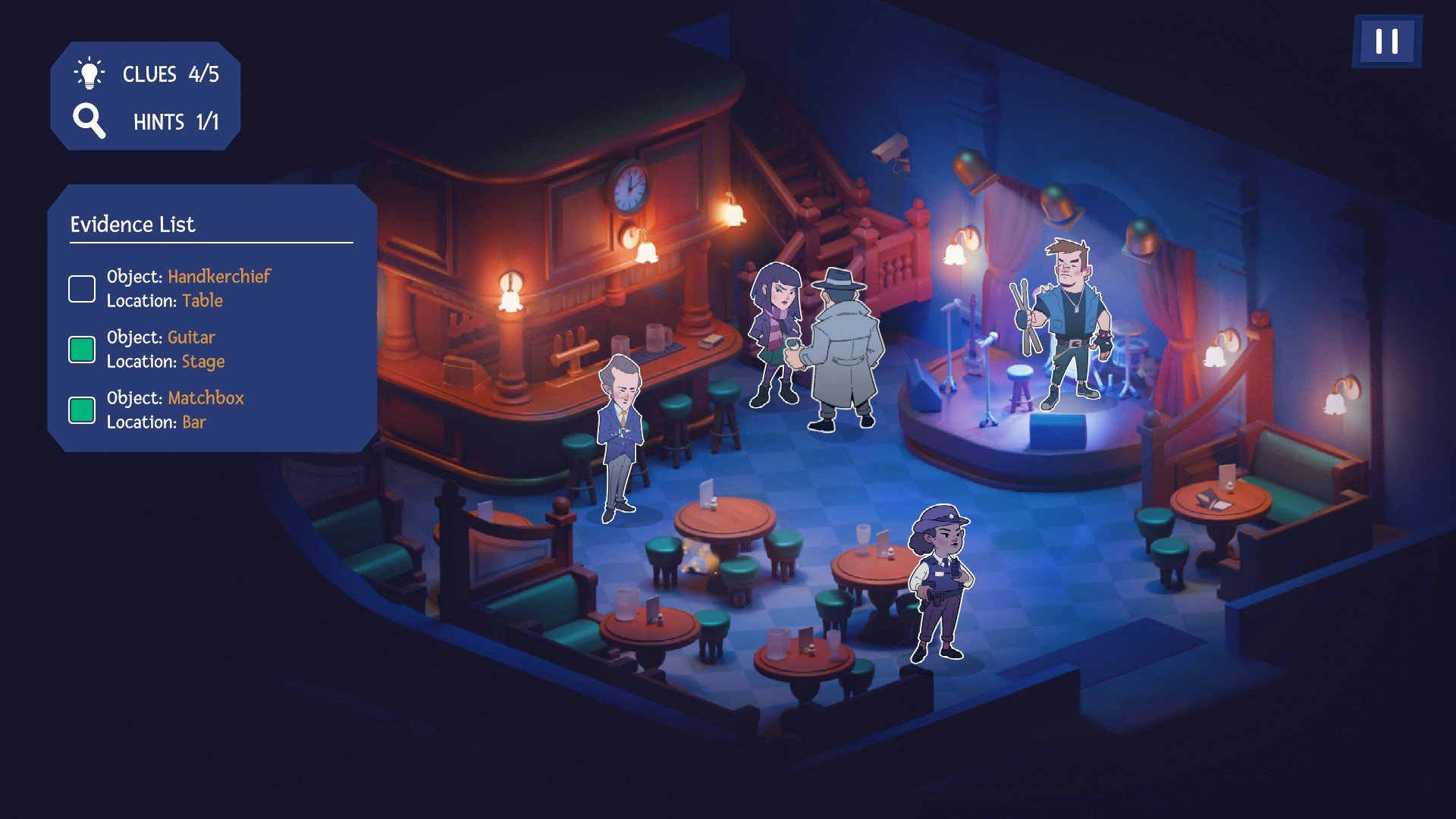Toggle the Guitar evidence checkbox
1456x819 pixels.
point(82,350)
